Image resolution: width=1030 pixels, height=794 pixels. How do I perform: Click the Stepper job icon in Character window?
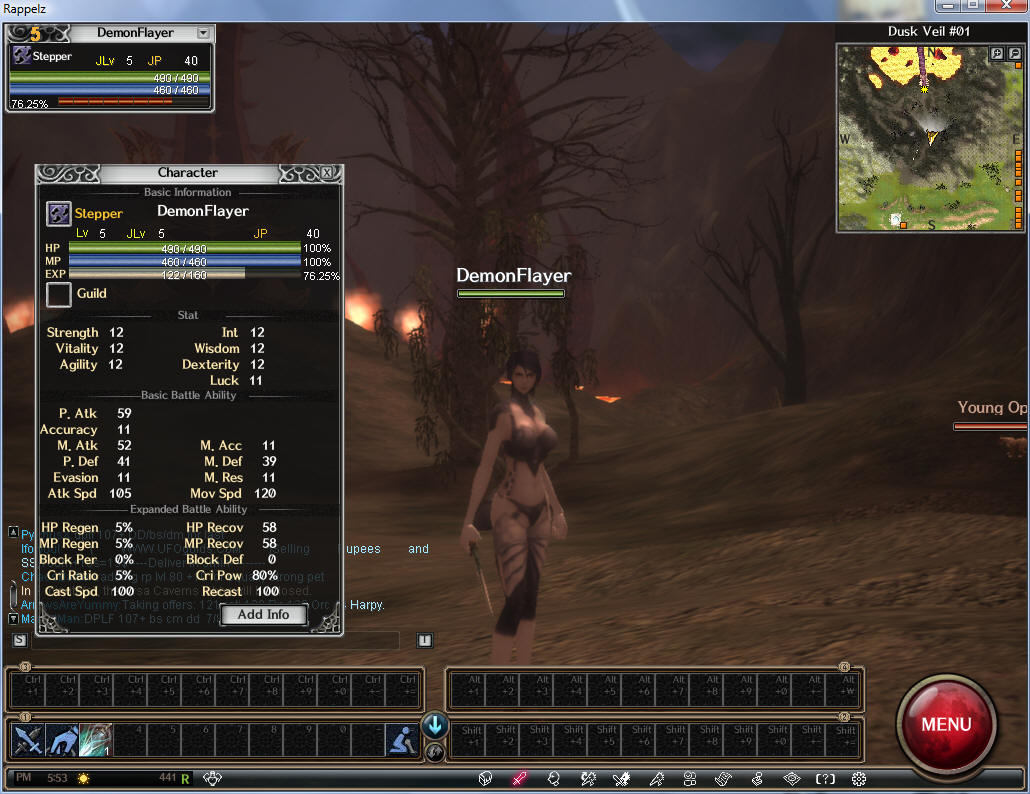59,213
